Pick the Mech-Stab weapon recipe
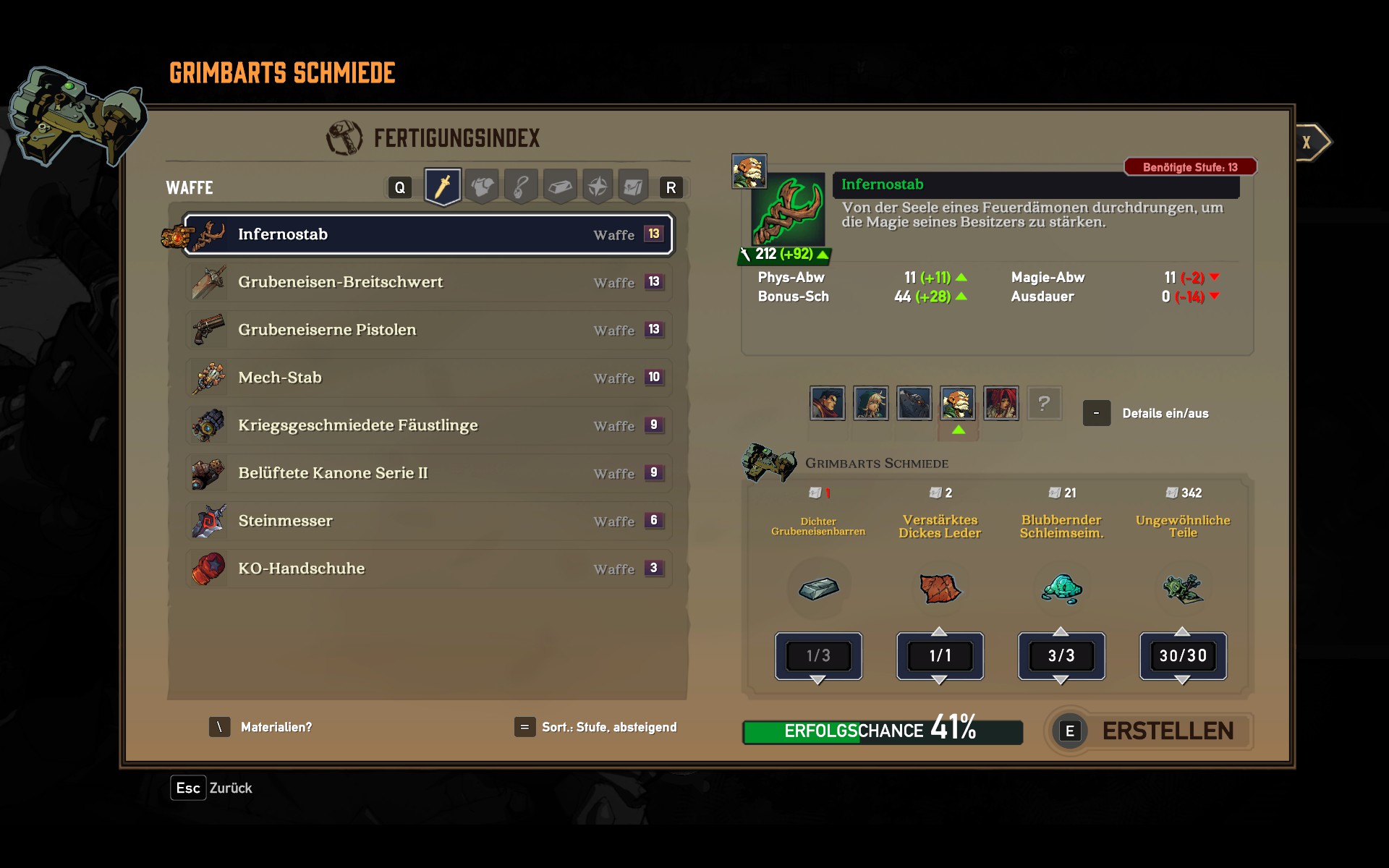 (428, 378)
